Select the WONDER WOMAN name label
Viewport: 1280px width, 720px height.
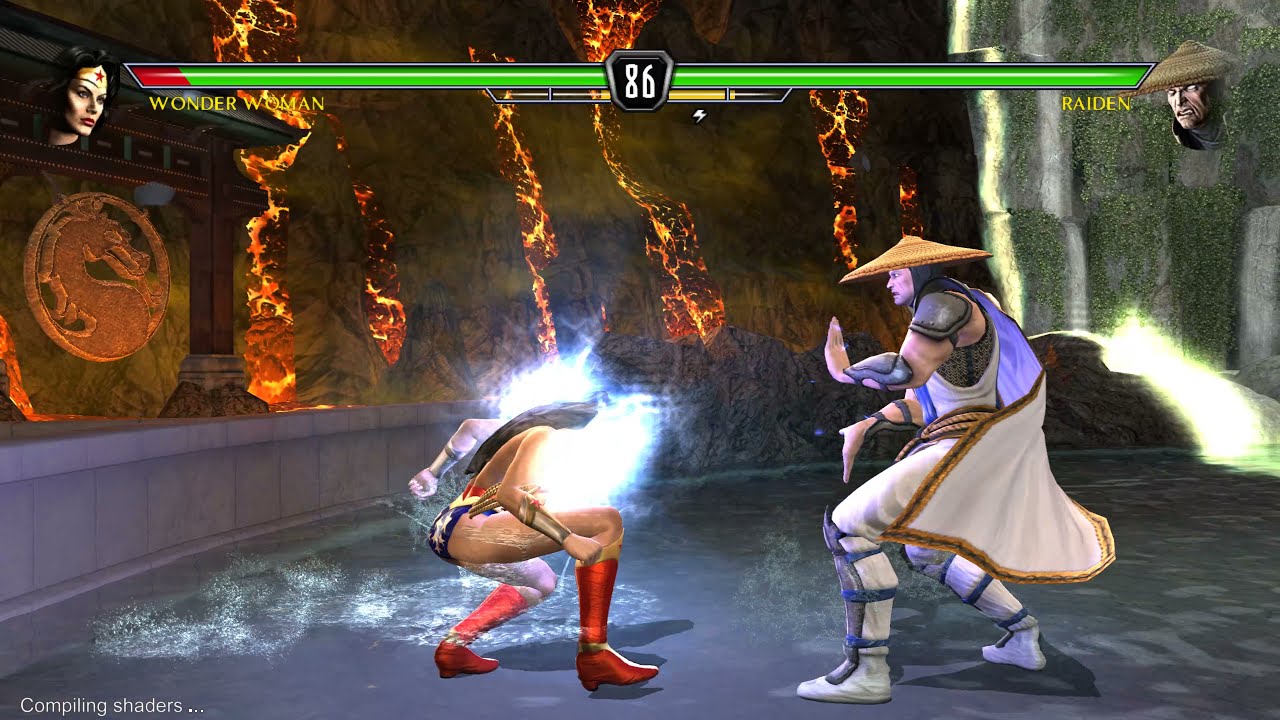tap(237, 103)
